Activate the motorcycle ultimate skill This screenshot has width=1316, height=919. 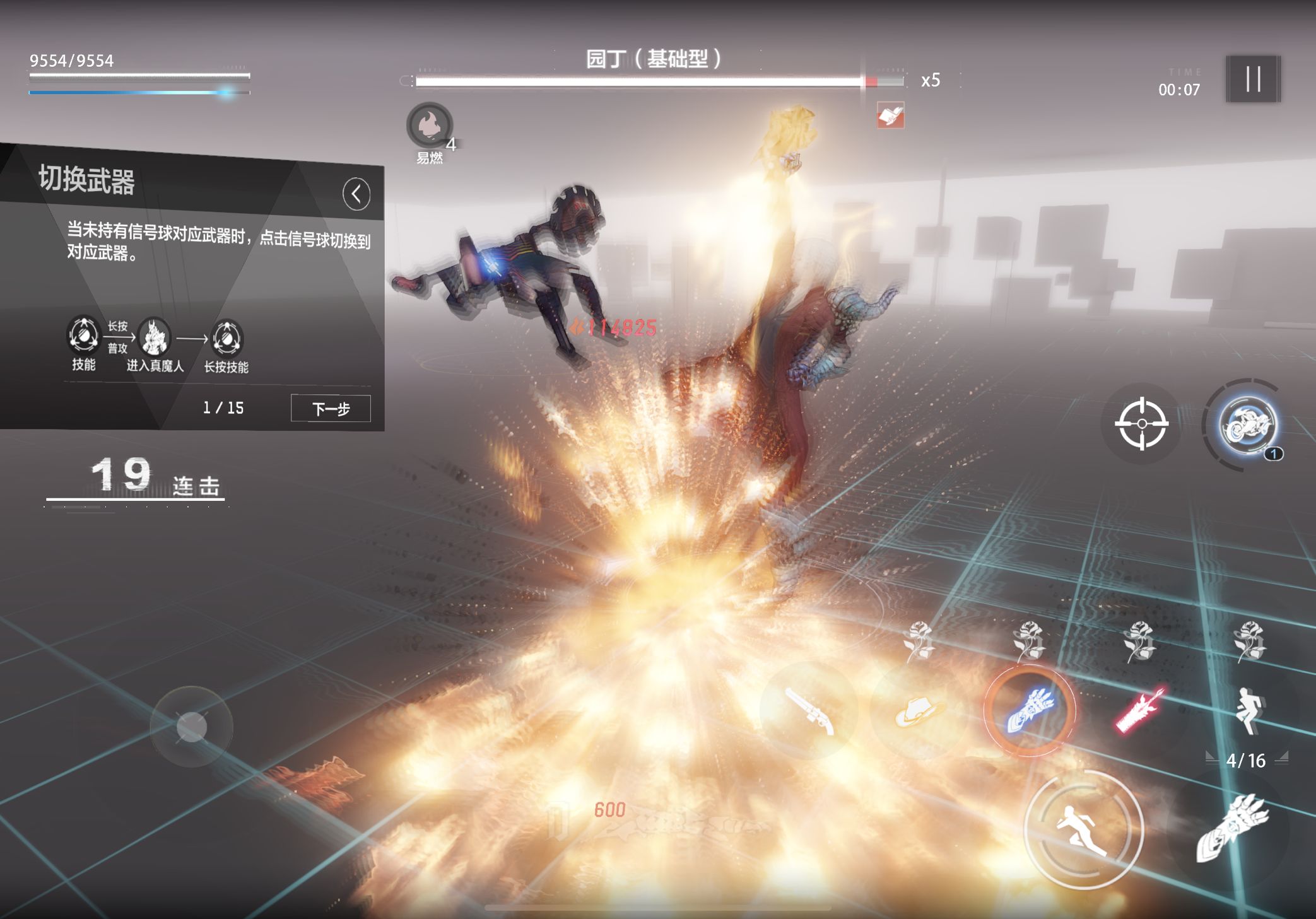pos(1247,424)
